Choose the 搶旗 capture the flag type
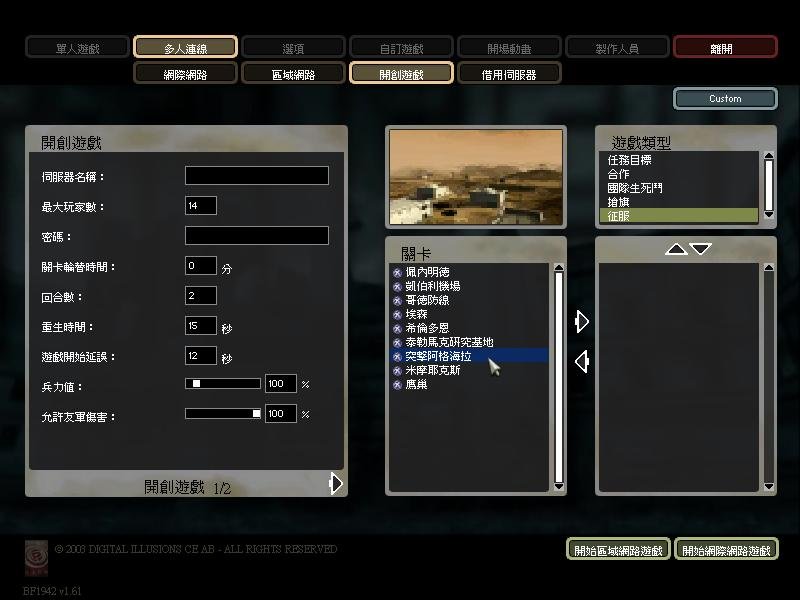800x600 pixels. coord(618,202)
